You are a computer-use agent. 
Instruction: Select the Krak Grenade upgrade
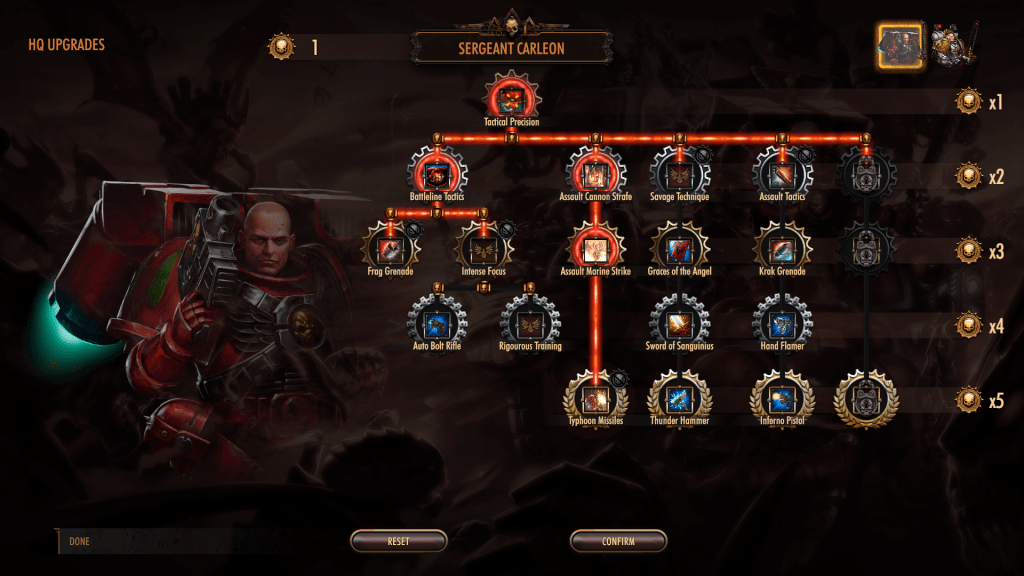tap(782, 247)
